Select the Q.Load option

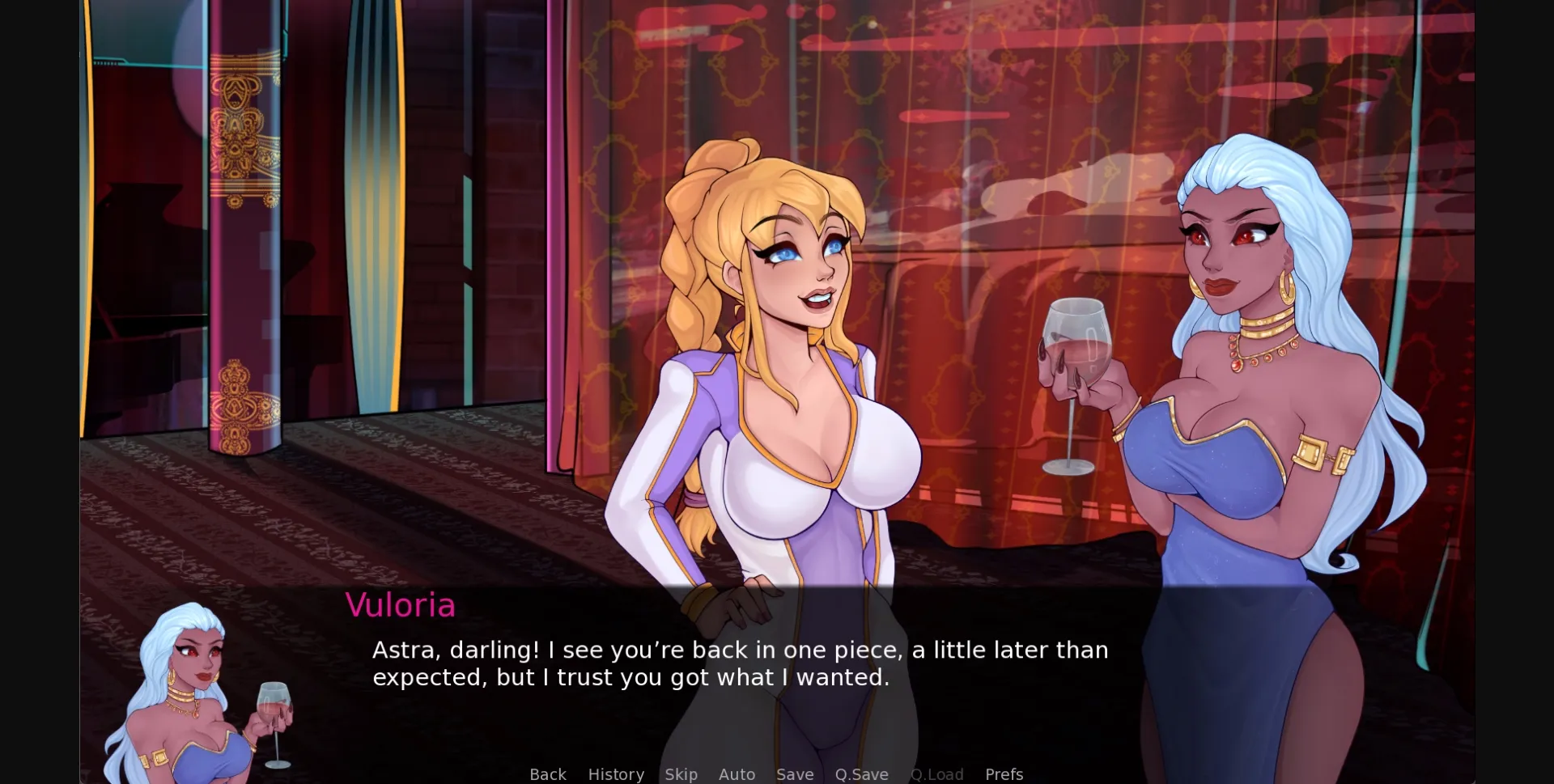936,774
